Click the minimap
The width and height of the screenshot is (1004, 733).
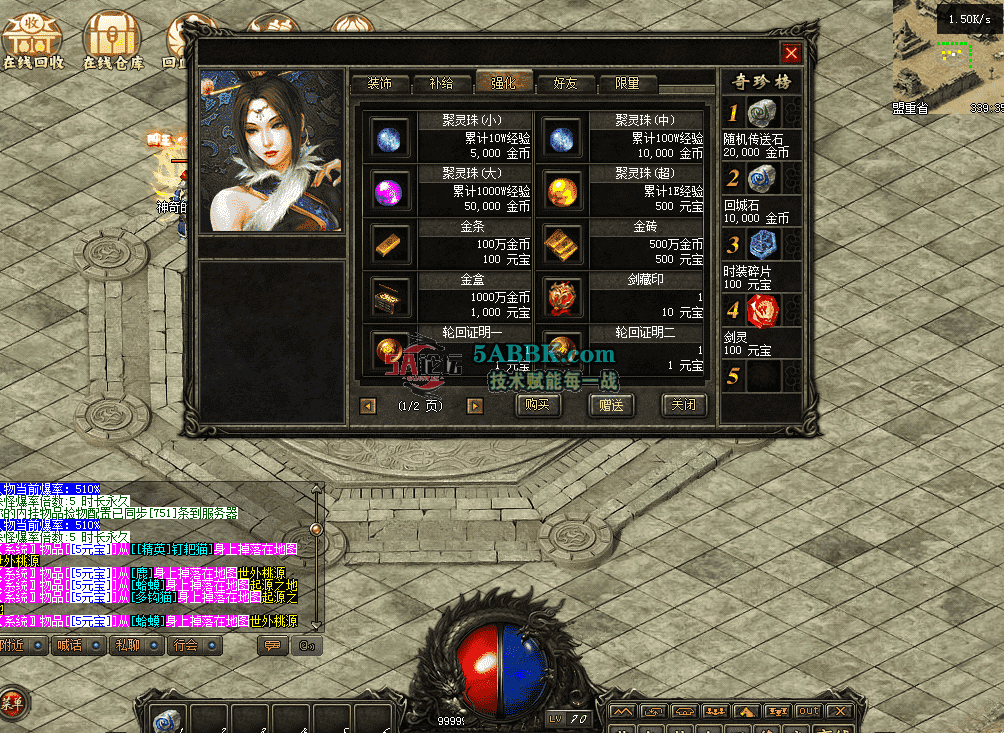click(945, 55)
